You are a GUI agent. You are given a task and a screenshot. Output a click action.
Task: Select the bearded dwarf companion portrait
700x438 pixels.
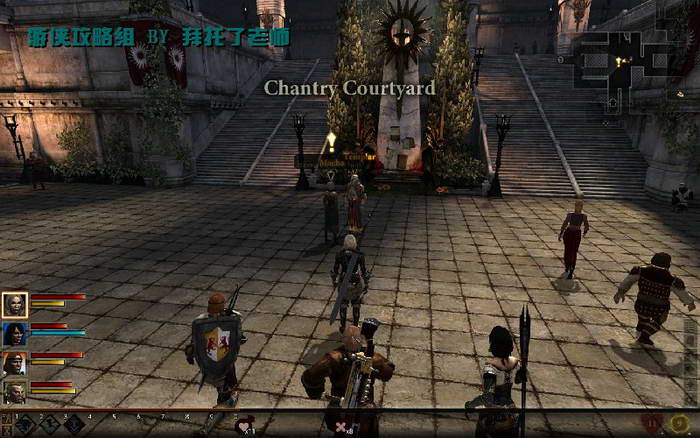(x=15, y=391)
